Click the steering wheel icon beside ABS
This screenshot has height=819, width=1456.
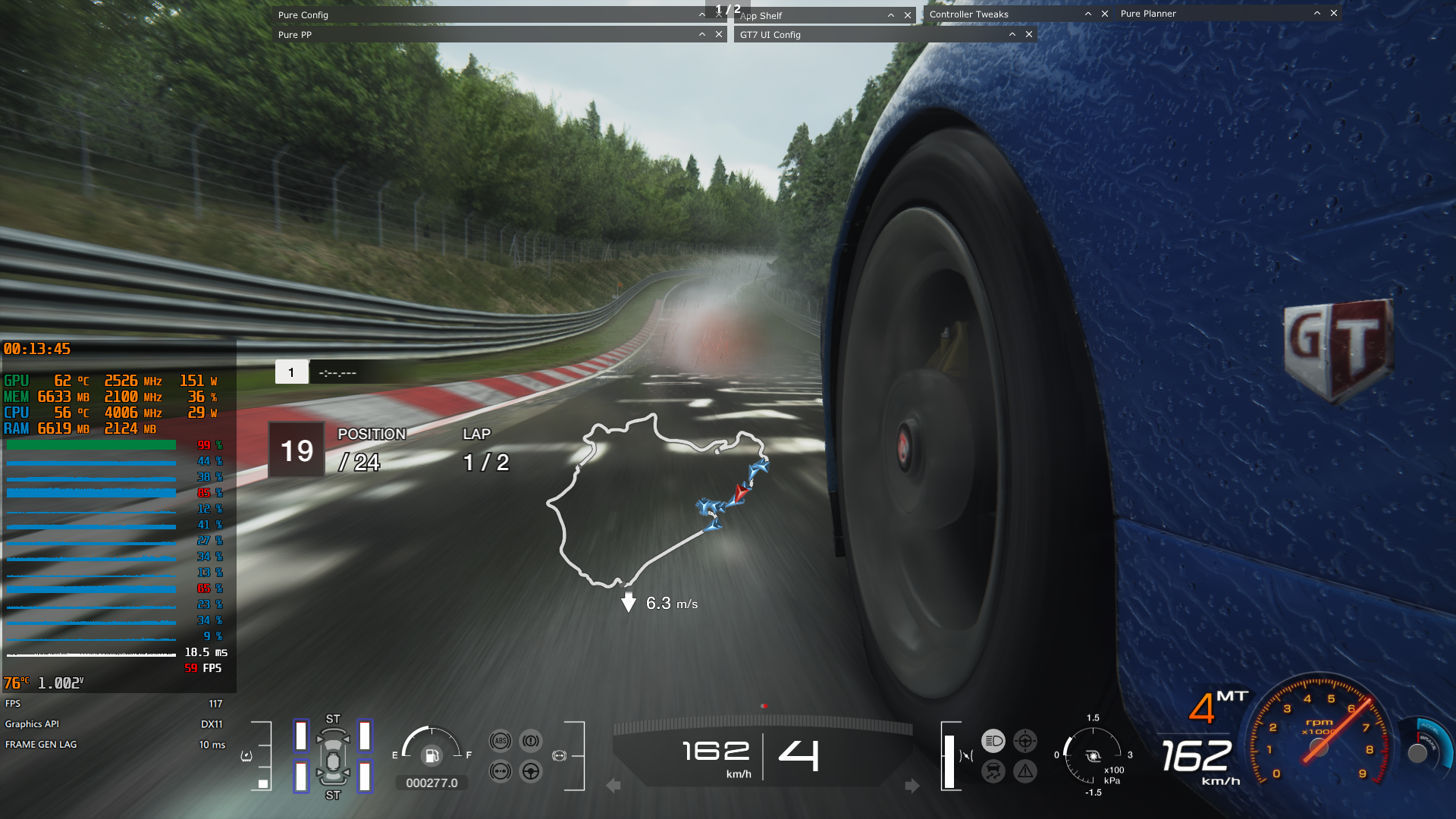[531, 771]
